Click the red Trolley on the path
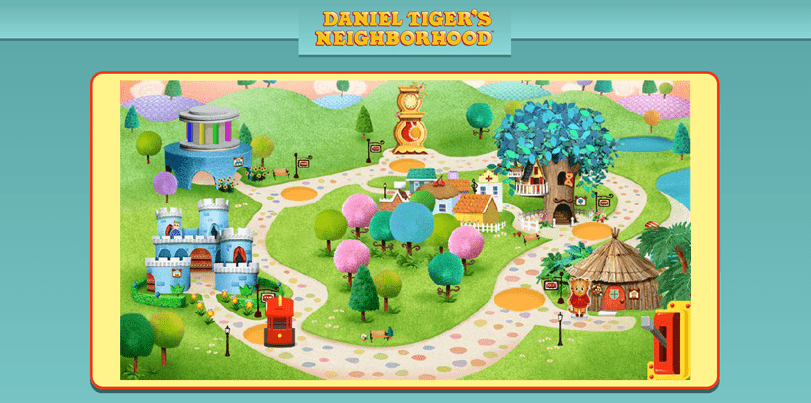The height and width of the screenshot is (403, 811). tap(279, 320)
